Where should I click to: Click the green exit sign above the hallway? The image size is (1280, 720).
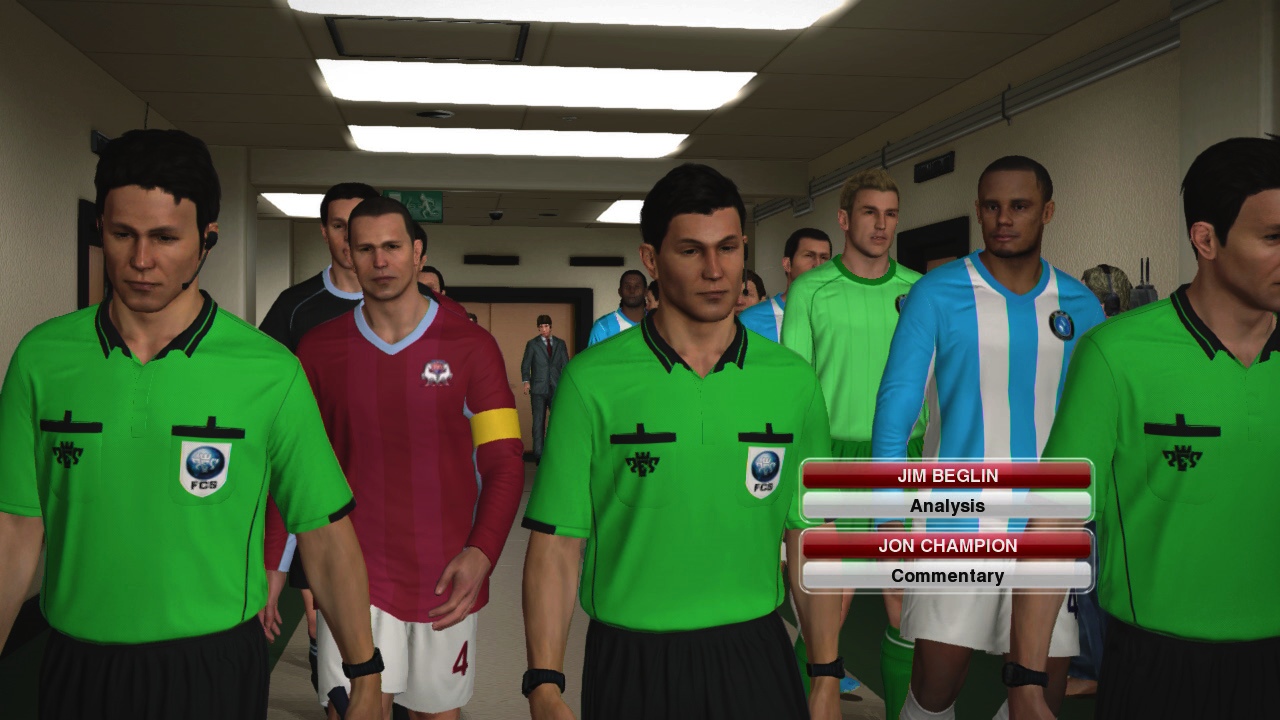coord(414,205)
